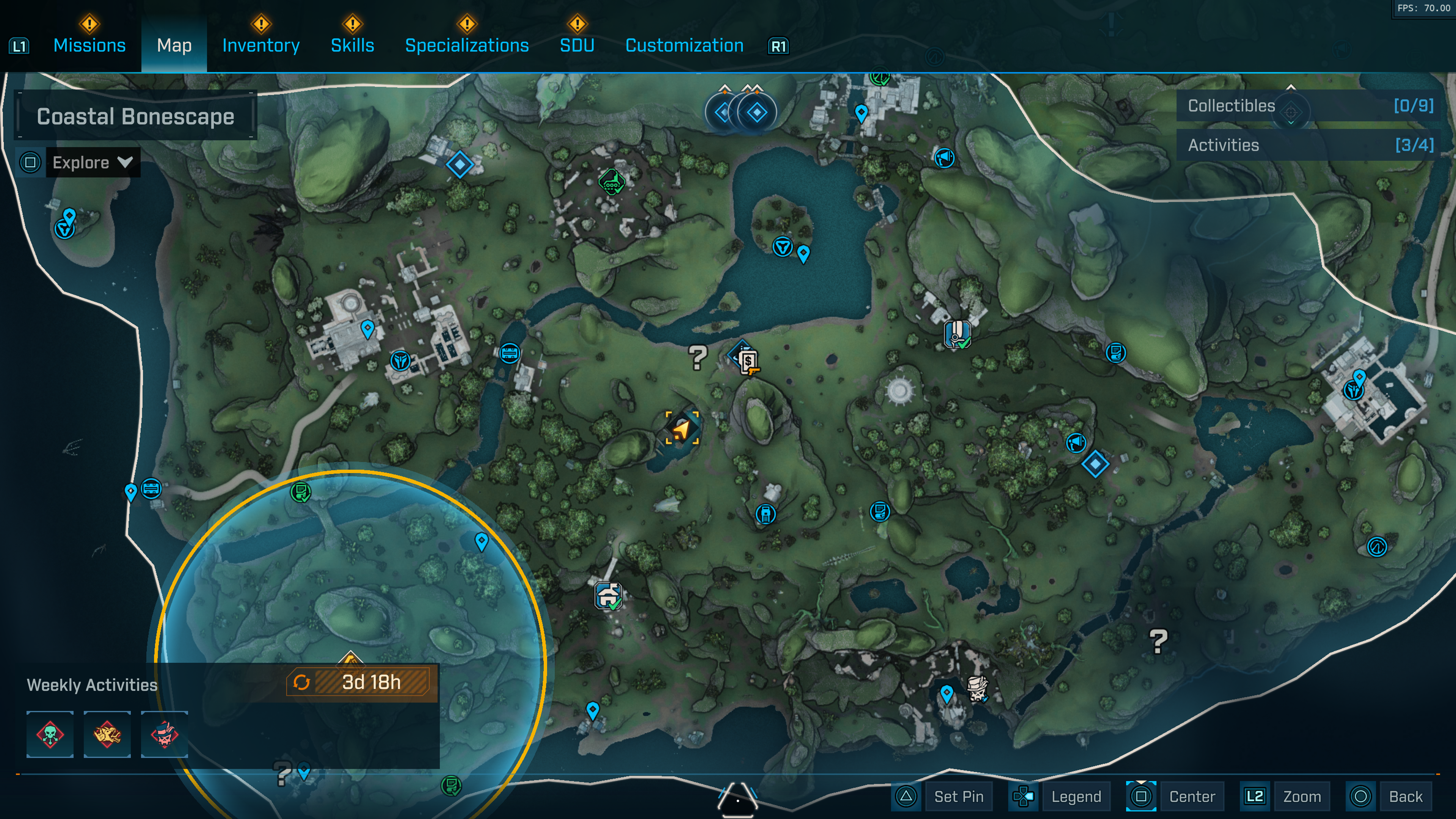Pick the red bandit weekly activity

pos(165,734)
